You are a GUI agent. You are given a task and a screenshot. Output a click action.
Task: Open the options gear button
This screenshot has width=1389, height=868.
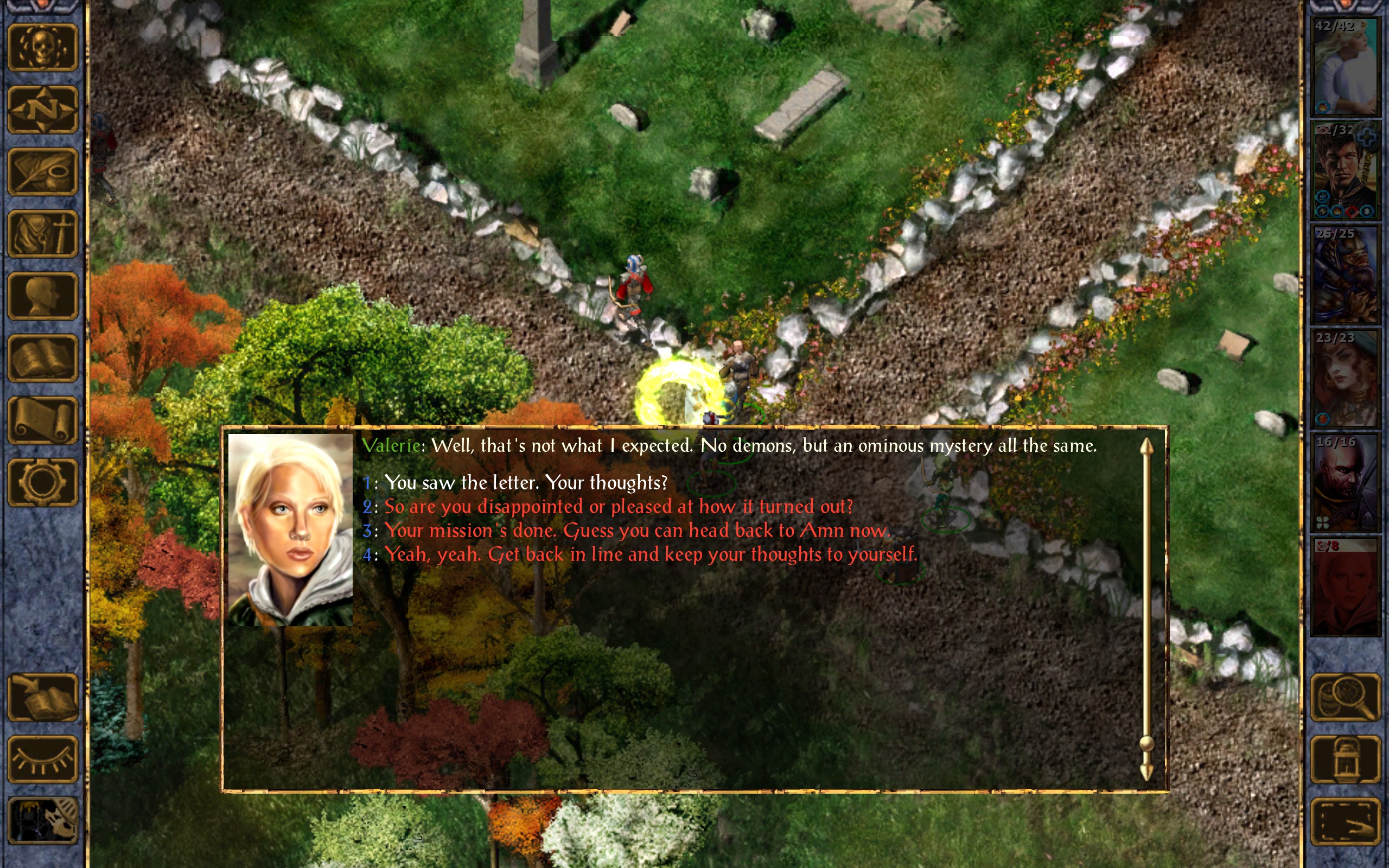(x=43, y=482)
